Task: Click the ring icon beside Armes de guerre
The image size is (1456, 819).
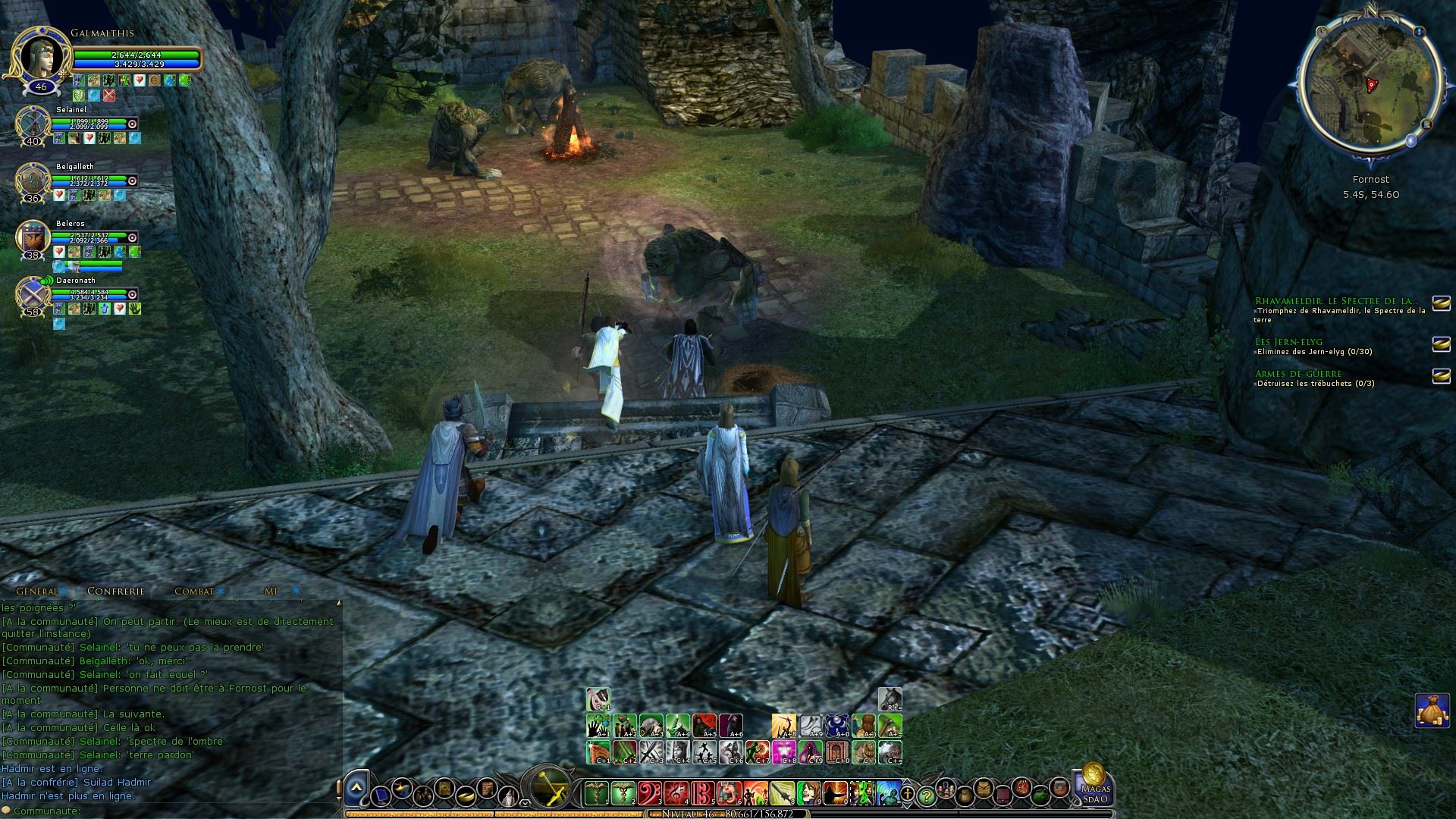Action: [x=1441, y=376]
